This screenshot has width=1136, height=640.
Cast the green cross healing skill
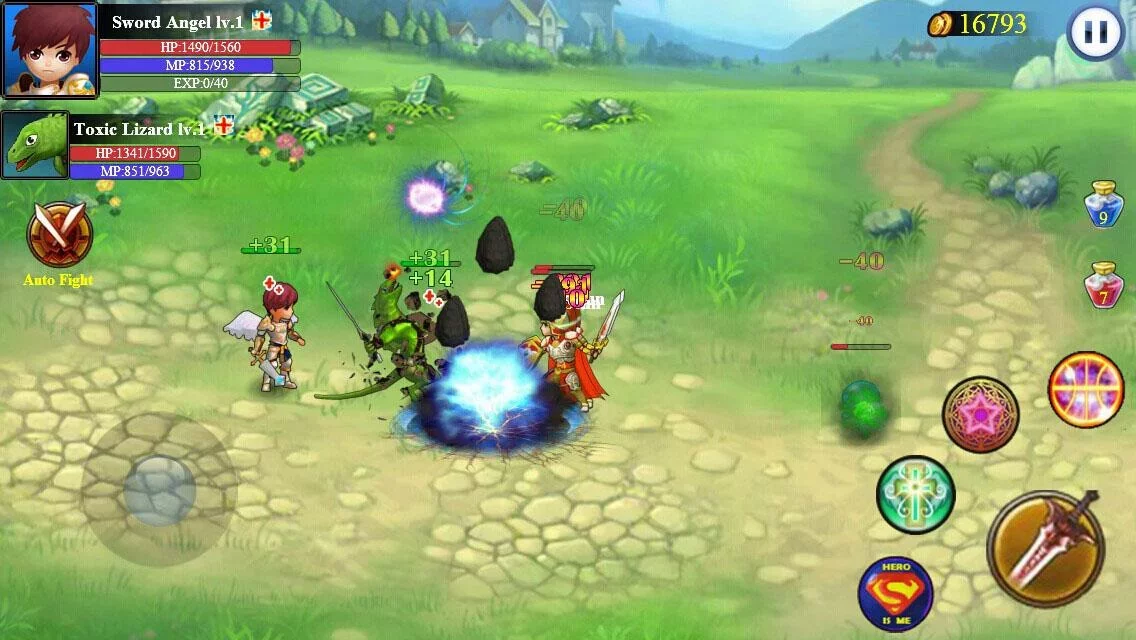click(x=915, y=494)
